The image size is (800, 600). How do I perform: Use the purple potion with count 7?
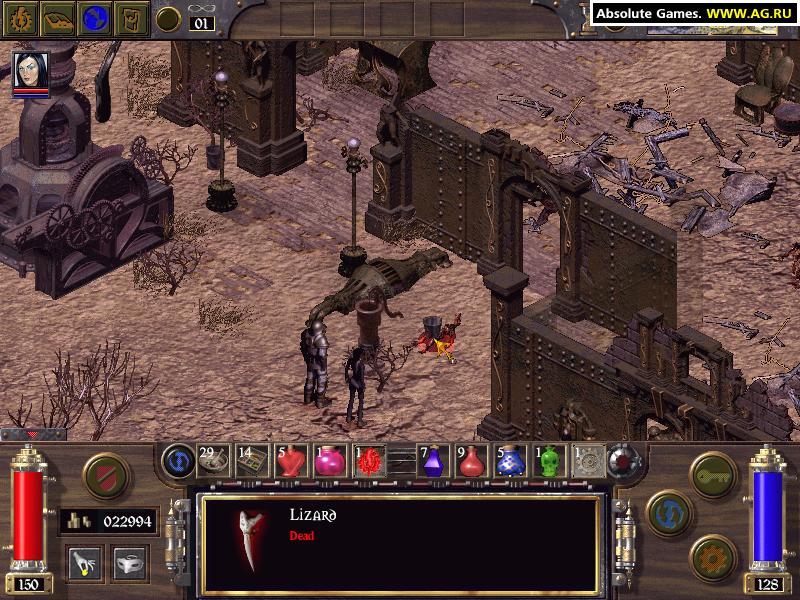click(x=434, y=460)
